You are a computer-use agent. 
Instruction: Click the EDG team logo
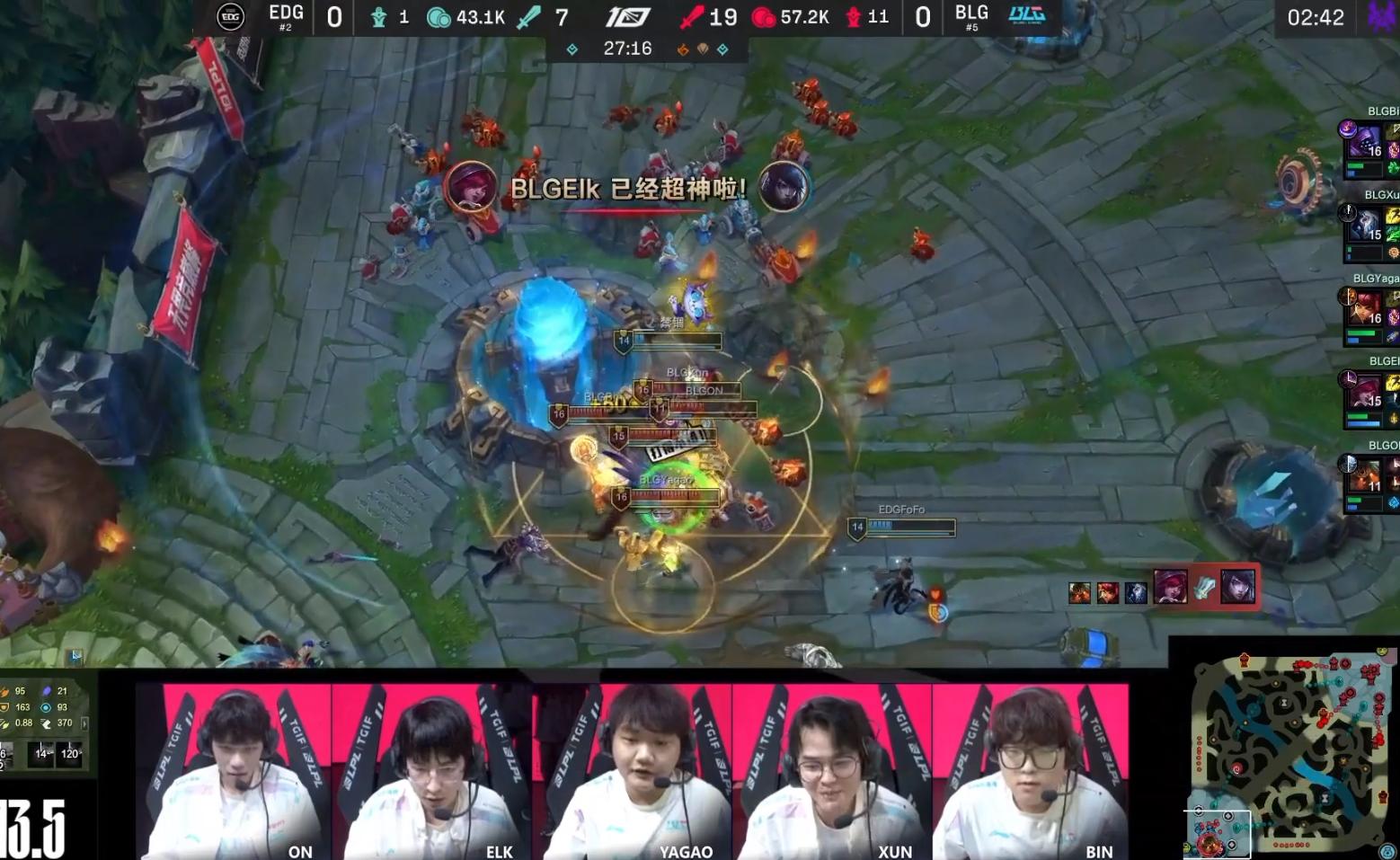[230, 17]
